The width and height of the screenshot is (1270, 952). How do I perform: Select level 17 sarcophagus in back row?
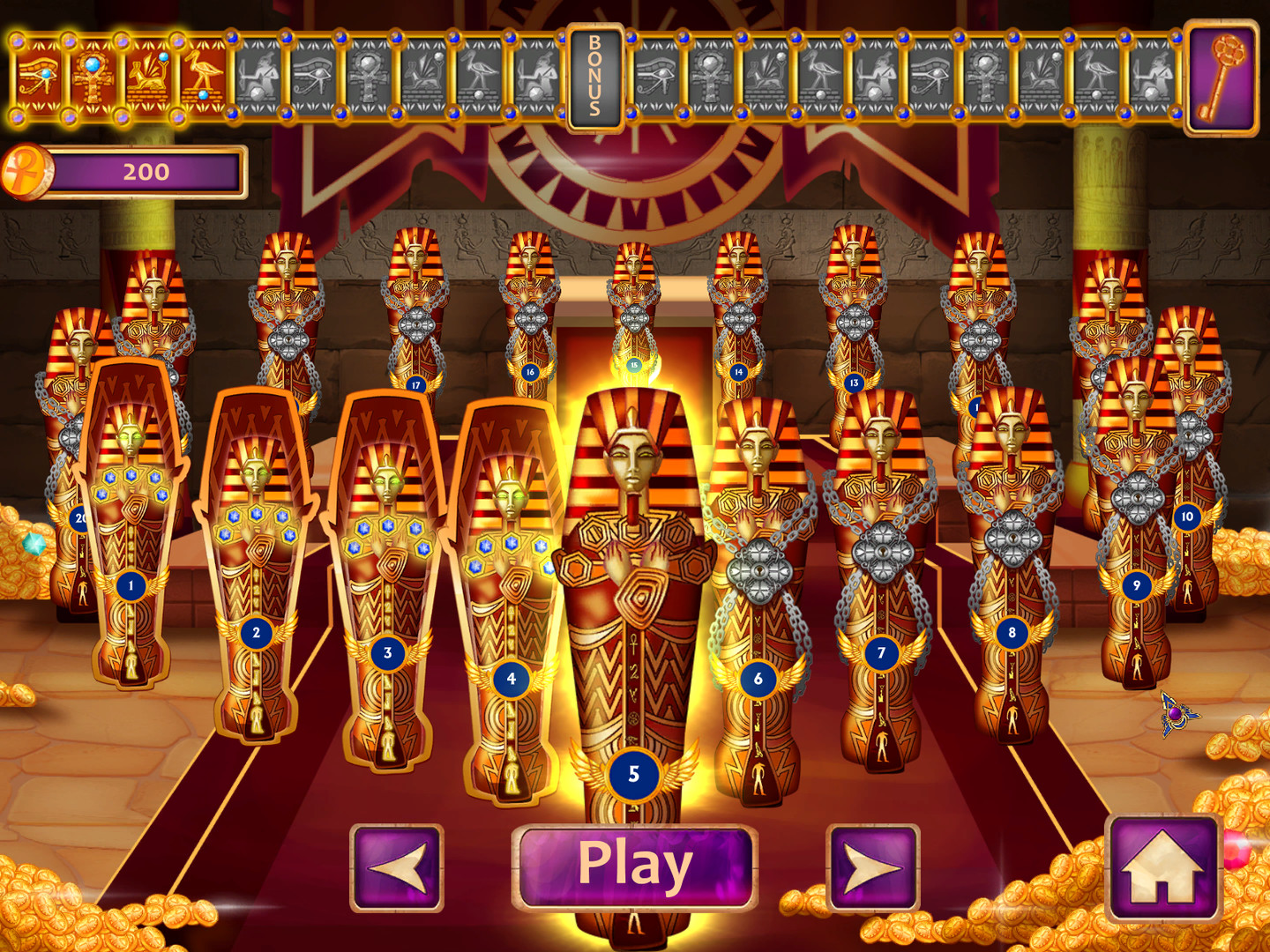pos(415,383)
